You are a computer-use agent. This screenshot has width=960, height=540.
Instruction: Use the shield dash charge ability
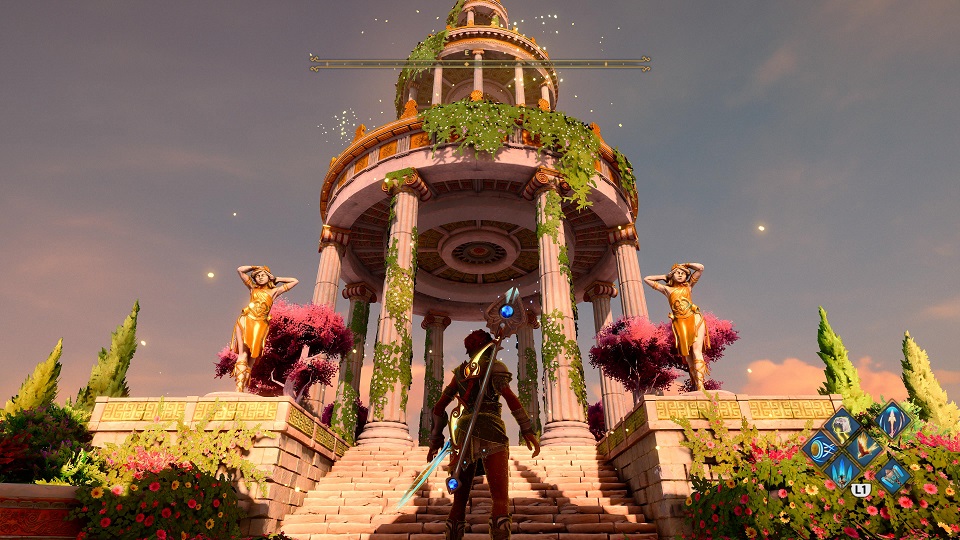pyautogui.click(x=820, y=449)
